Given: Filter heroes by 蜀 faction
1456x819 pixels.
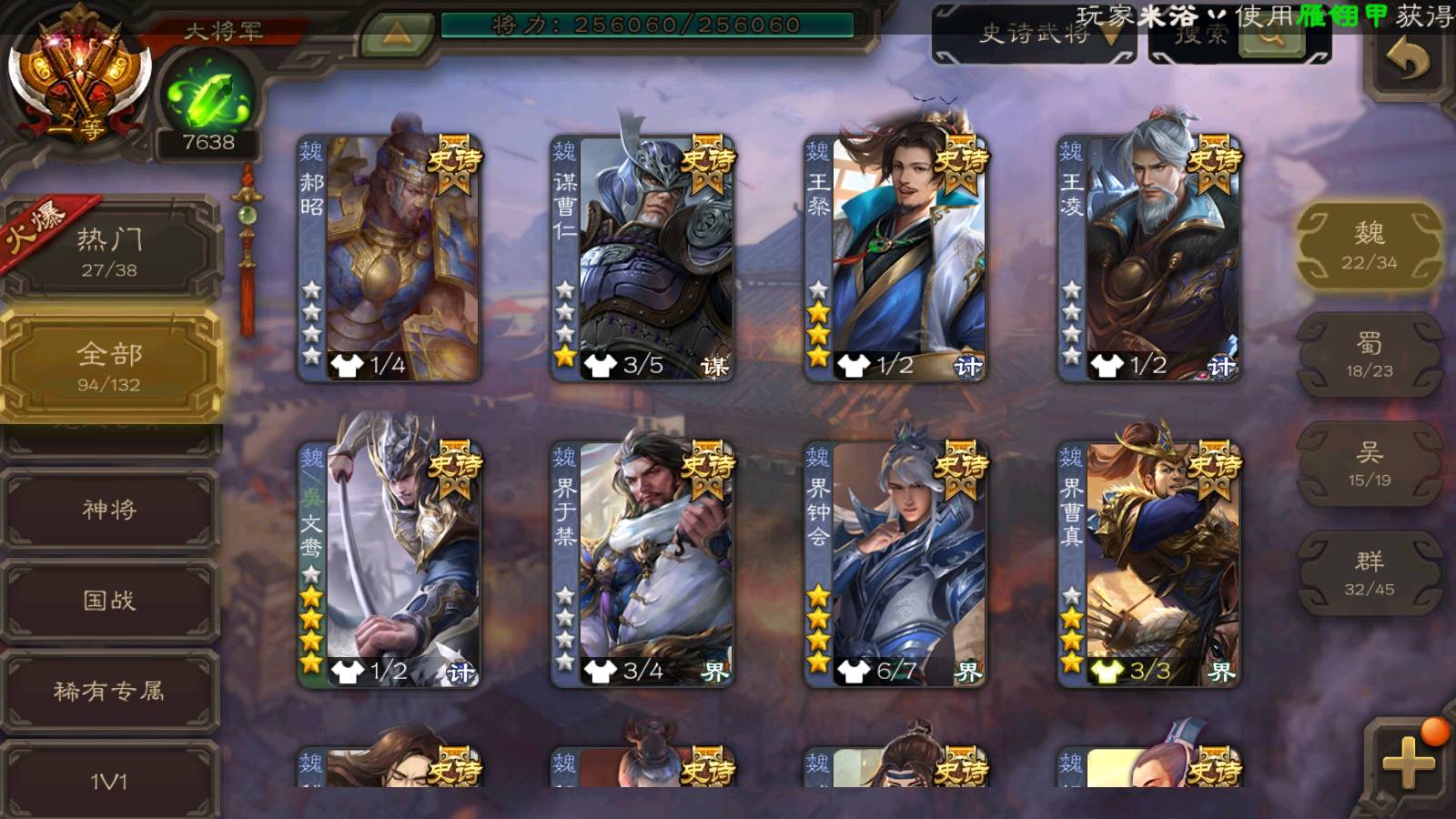Looking at the screenshot, I should [x=1369, y=354].
